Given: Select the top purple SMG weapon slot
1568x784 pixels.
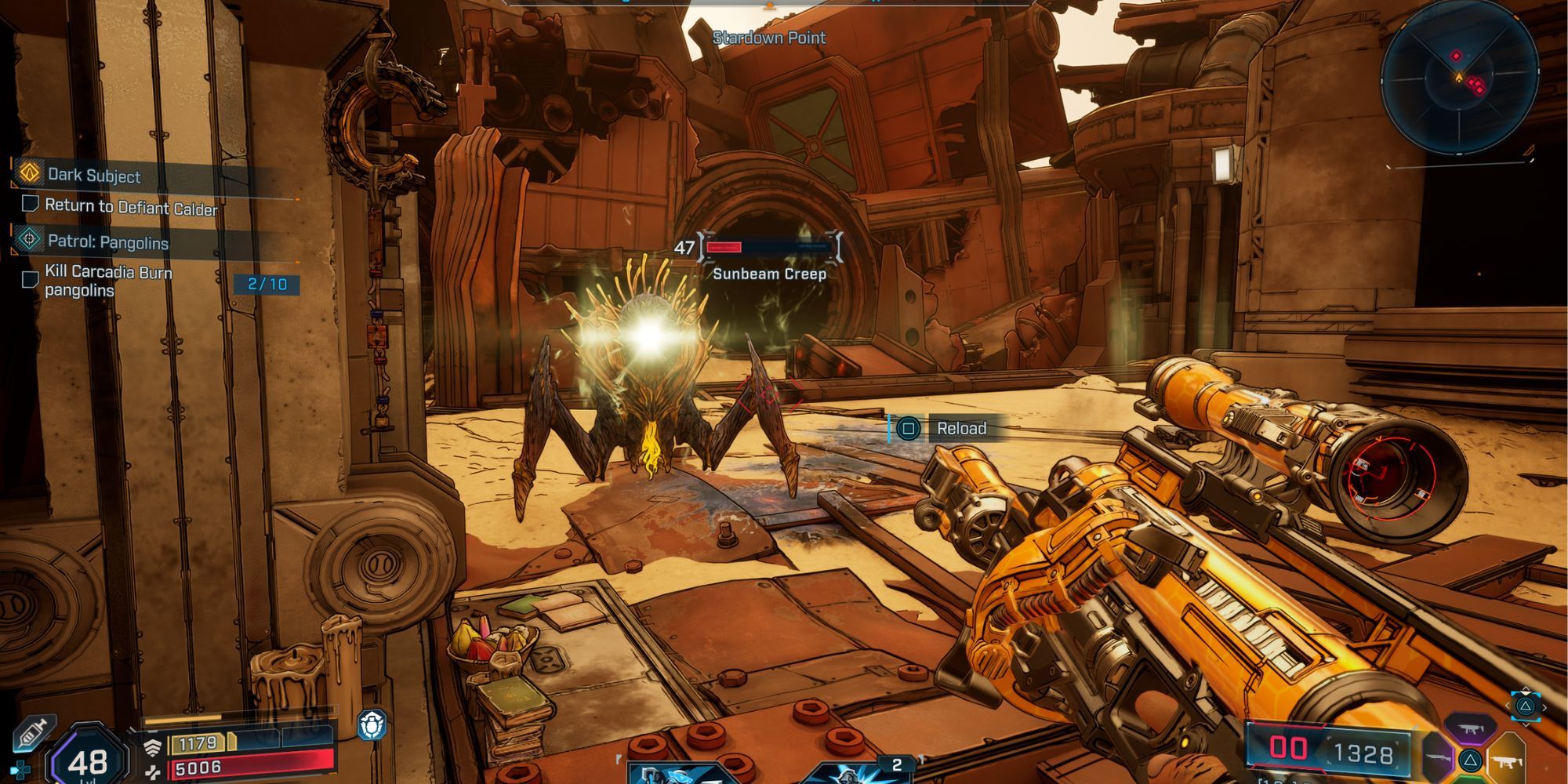Looking at the screenshot, I should coord(1472,728).
